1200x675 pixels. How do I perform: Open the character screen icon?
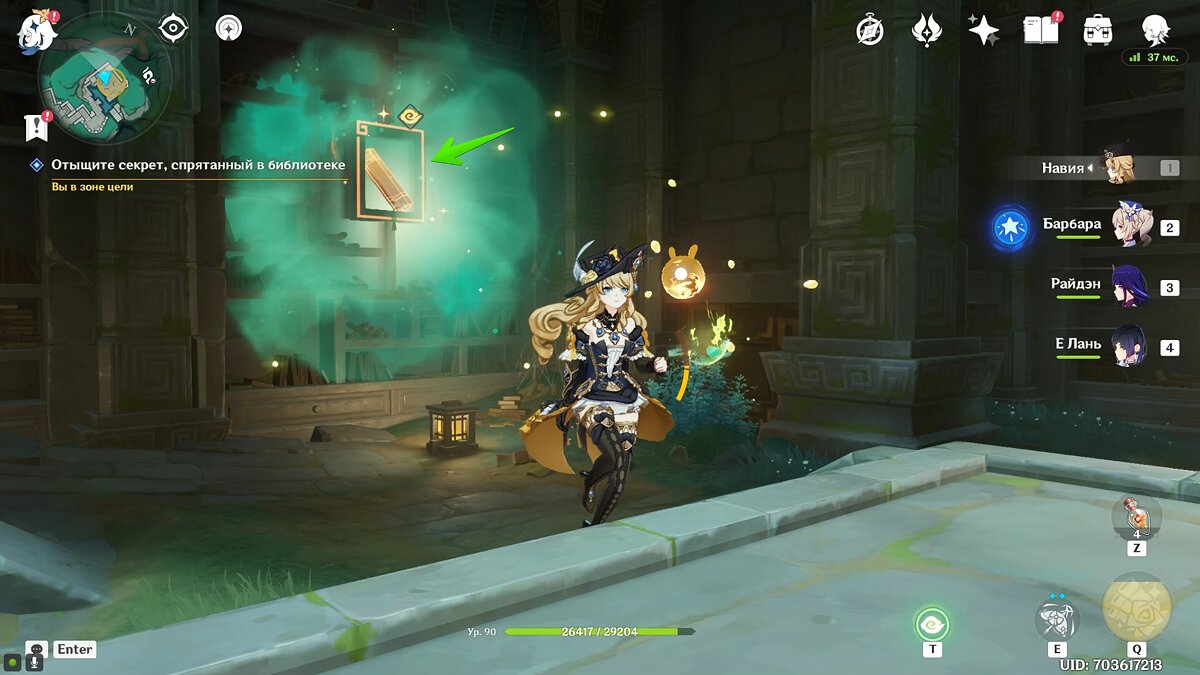1156,31
